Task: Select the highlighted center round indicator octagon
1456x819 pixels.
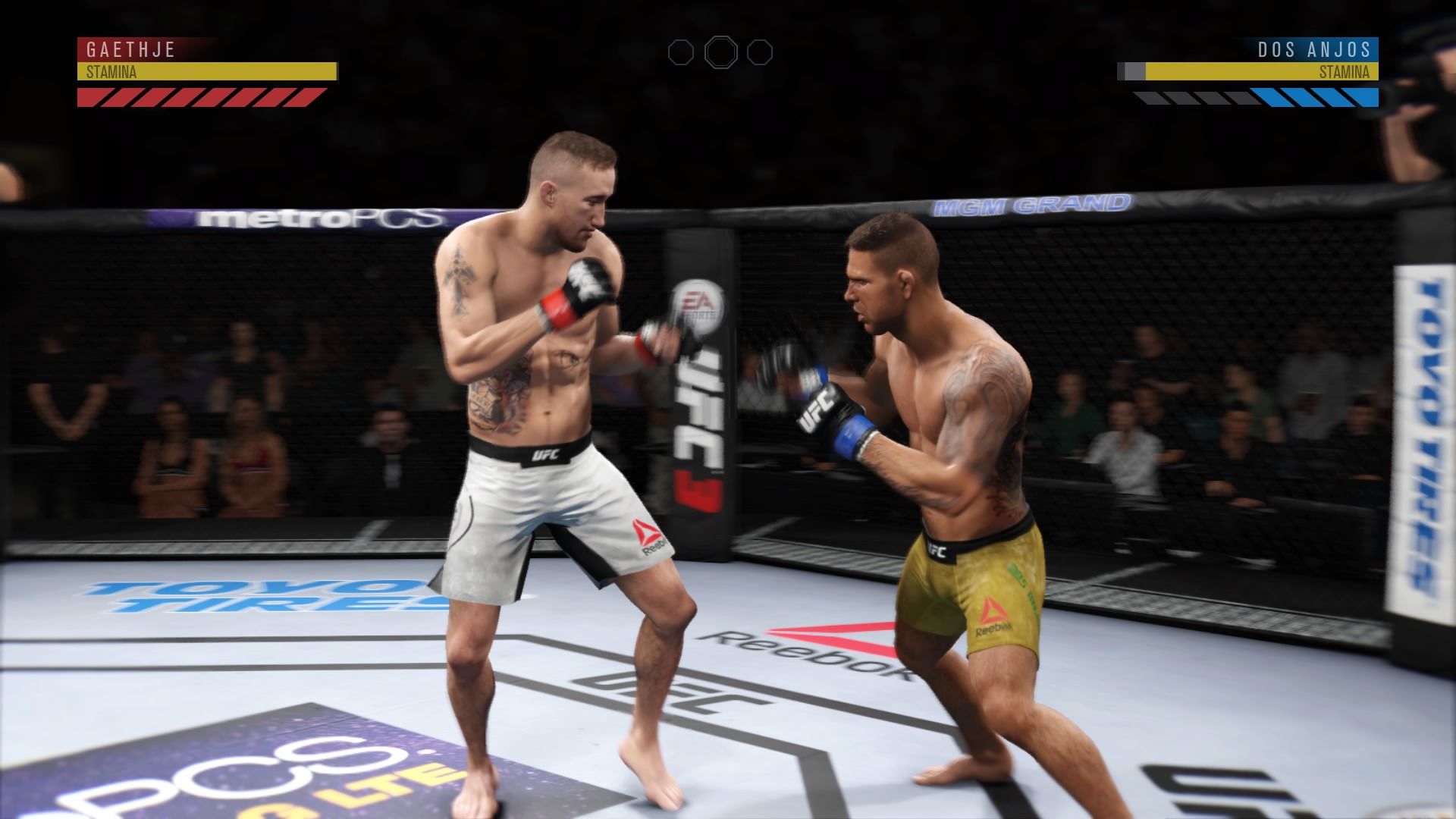Action: [x=722, y=52]
